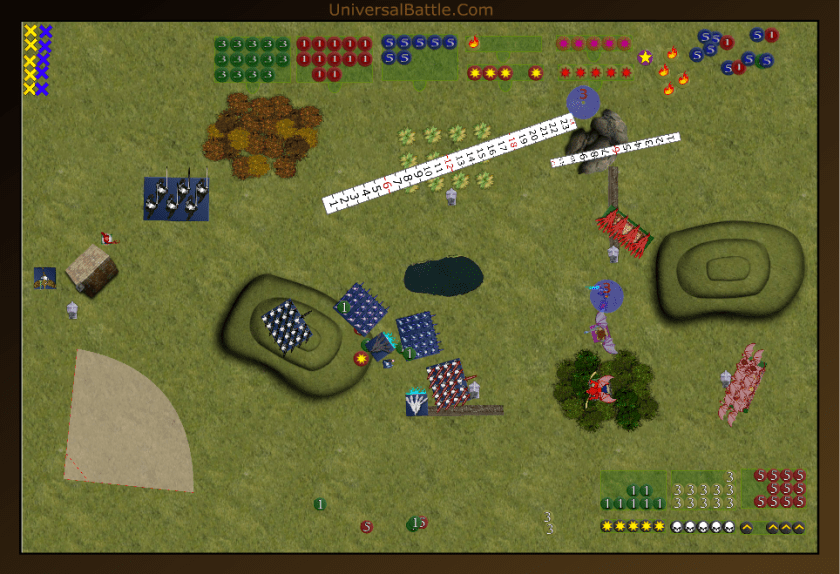Open the UniversalBattle.Com title link
Screen dimensions: 840x574
(x=411, y=10)
